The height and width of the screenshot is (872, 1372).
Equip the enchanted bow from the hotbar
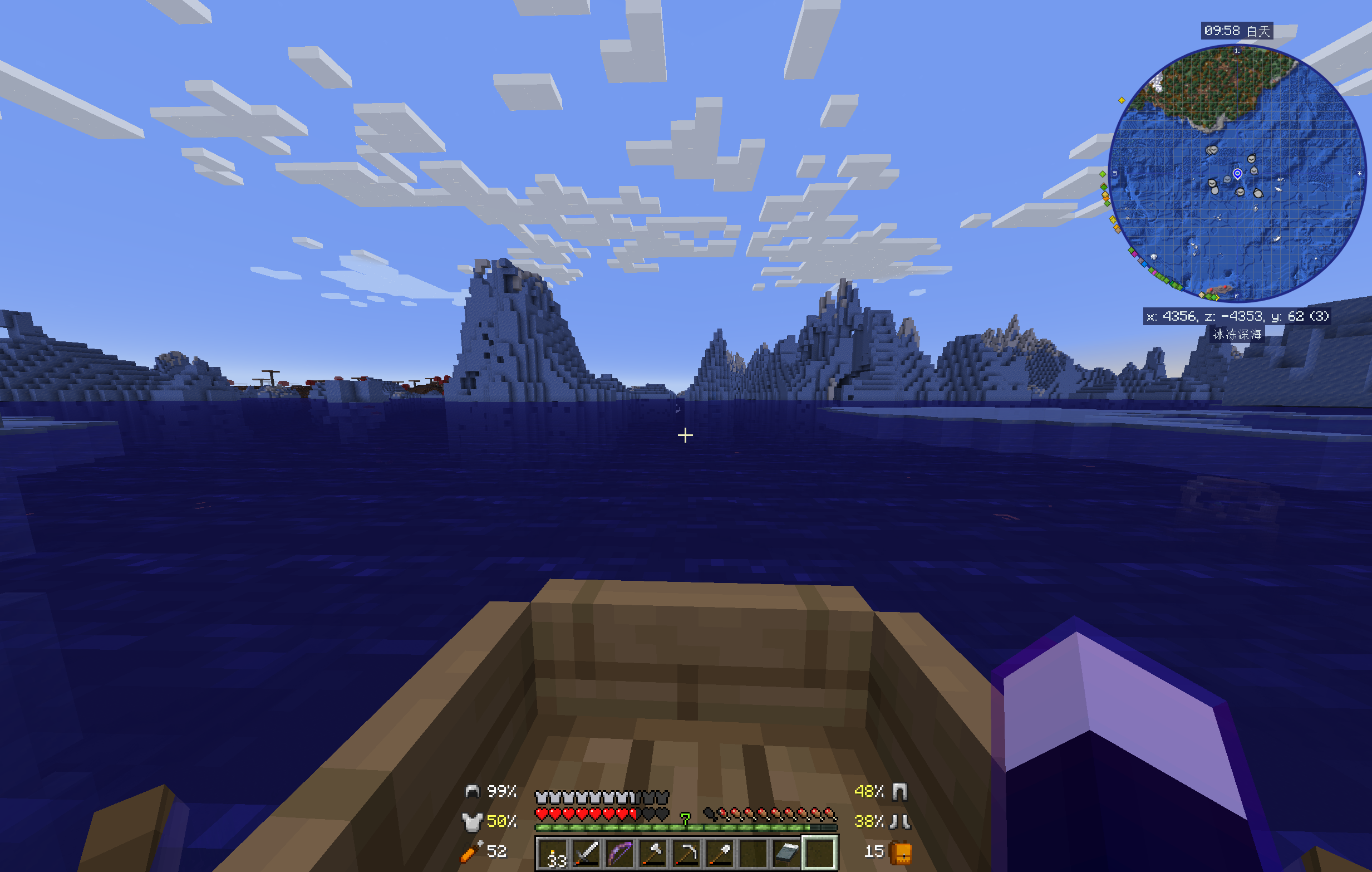tap(621, 852)
